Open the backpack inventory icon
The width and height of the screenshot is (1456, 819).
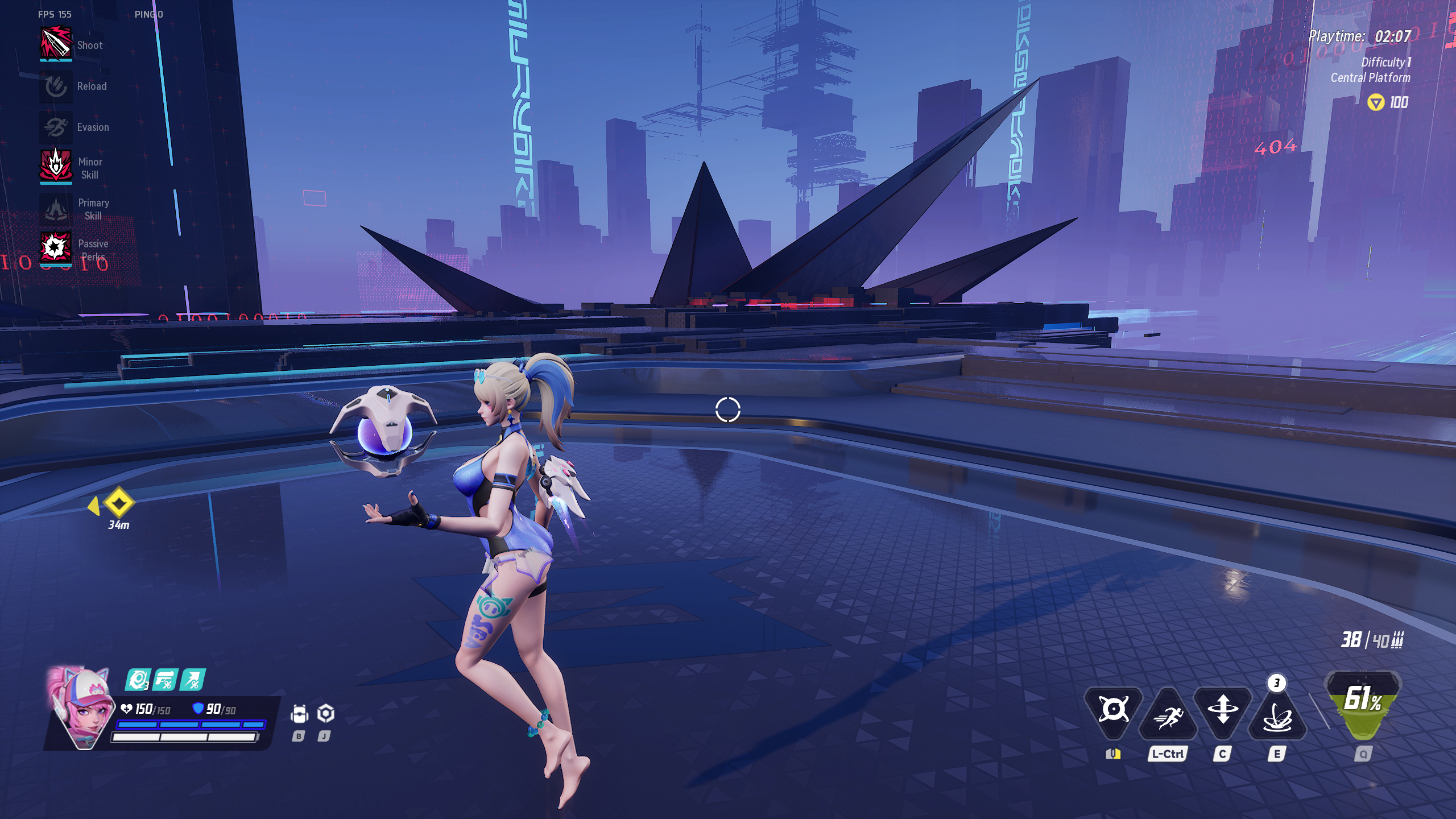[x=299, y=714]
